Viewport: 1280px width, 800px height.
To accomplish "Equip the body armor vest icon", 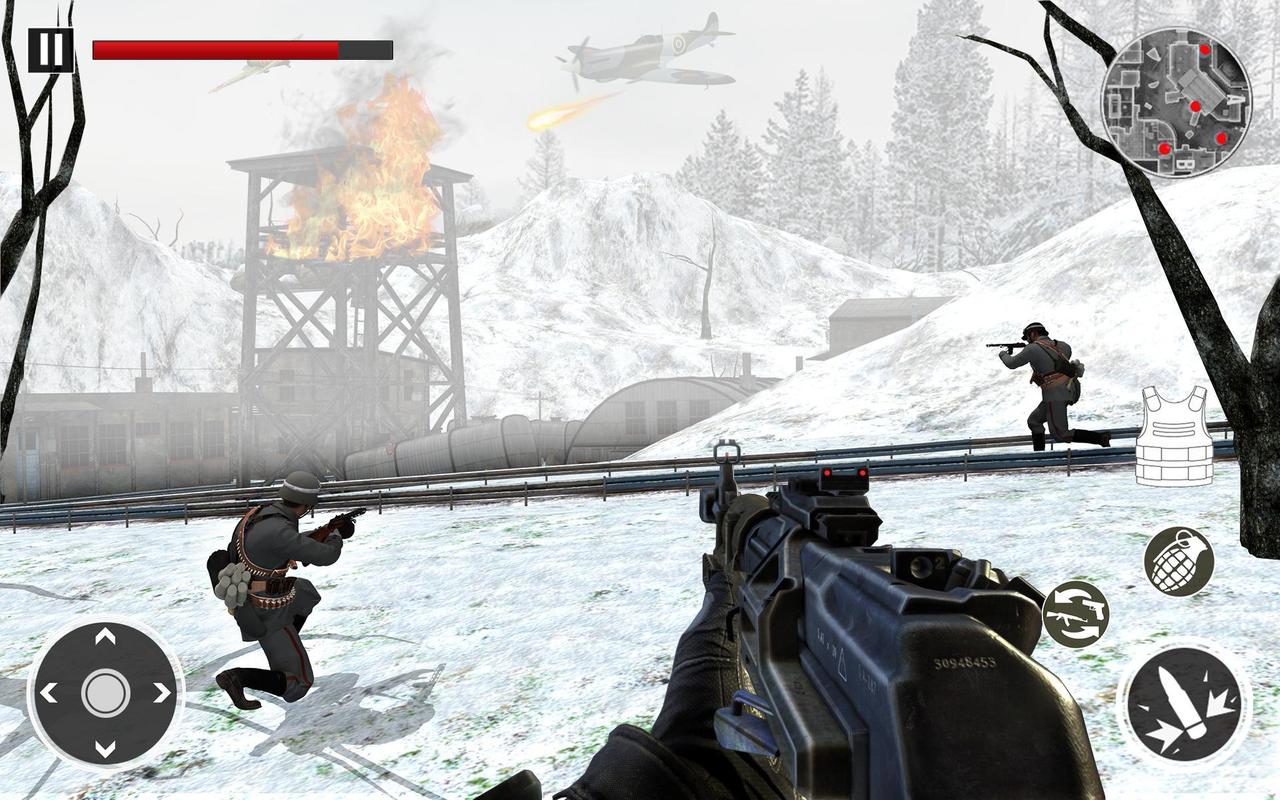I will click(1174, 436).
